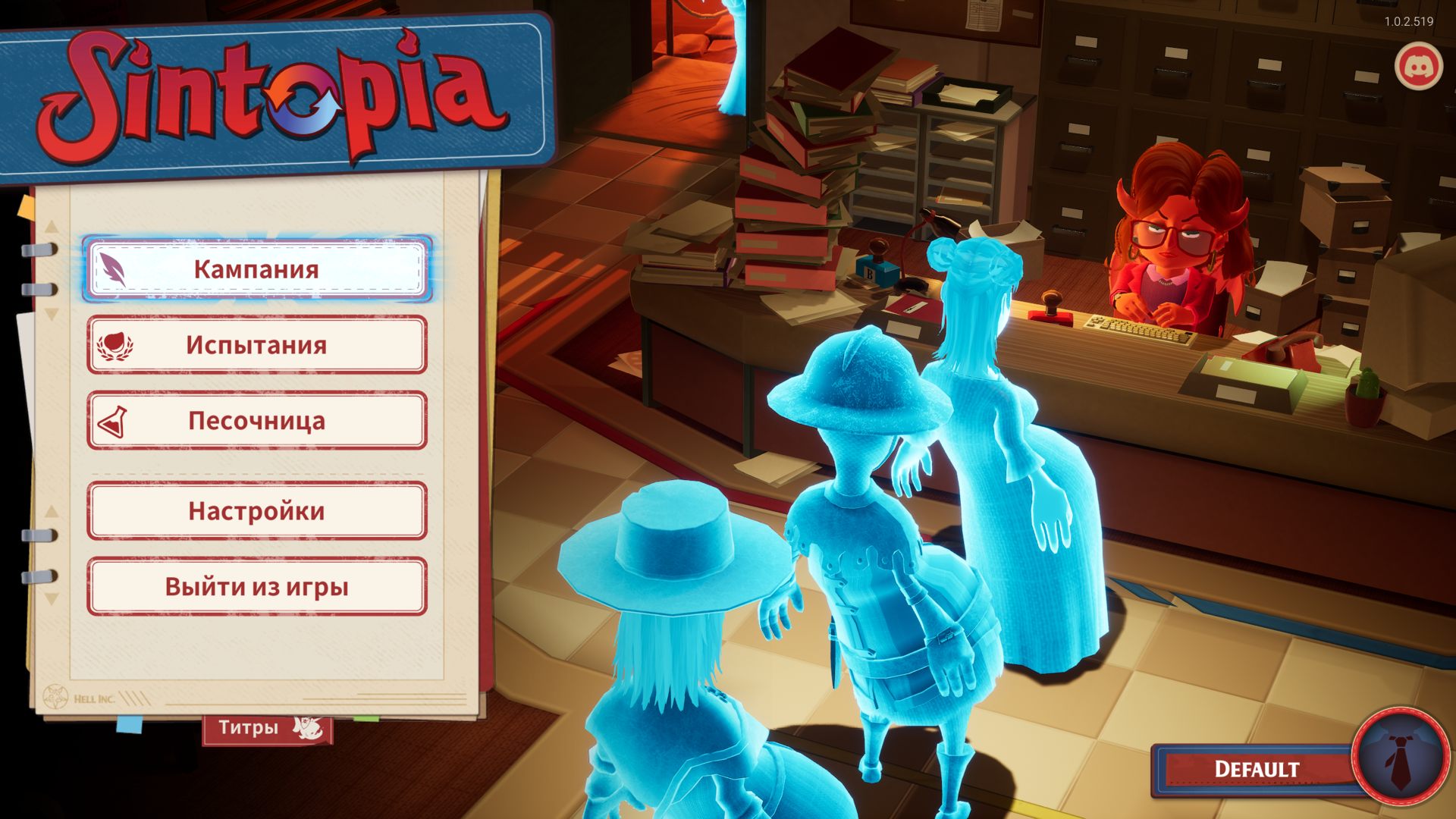This screenshot has width=1456, height=819.
Task: Click the laurel wreath icon beside Испытания
Action: click(114, 346)
